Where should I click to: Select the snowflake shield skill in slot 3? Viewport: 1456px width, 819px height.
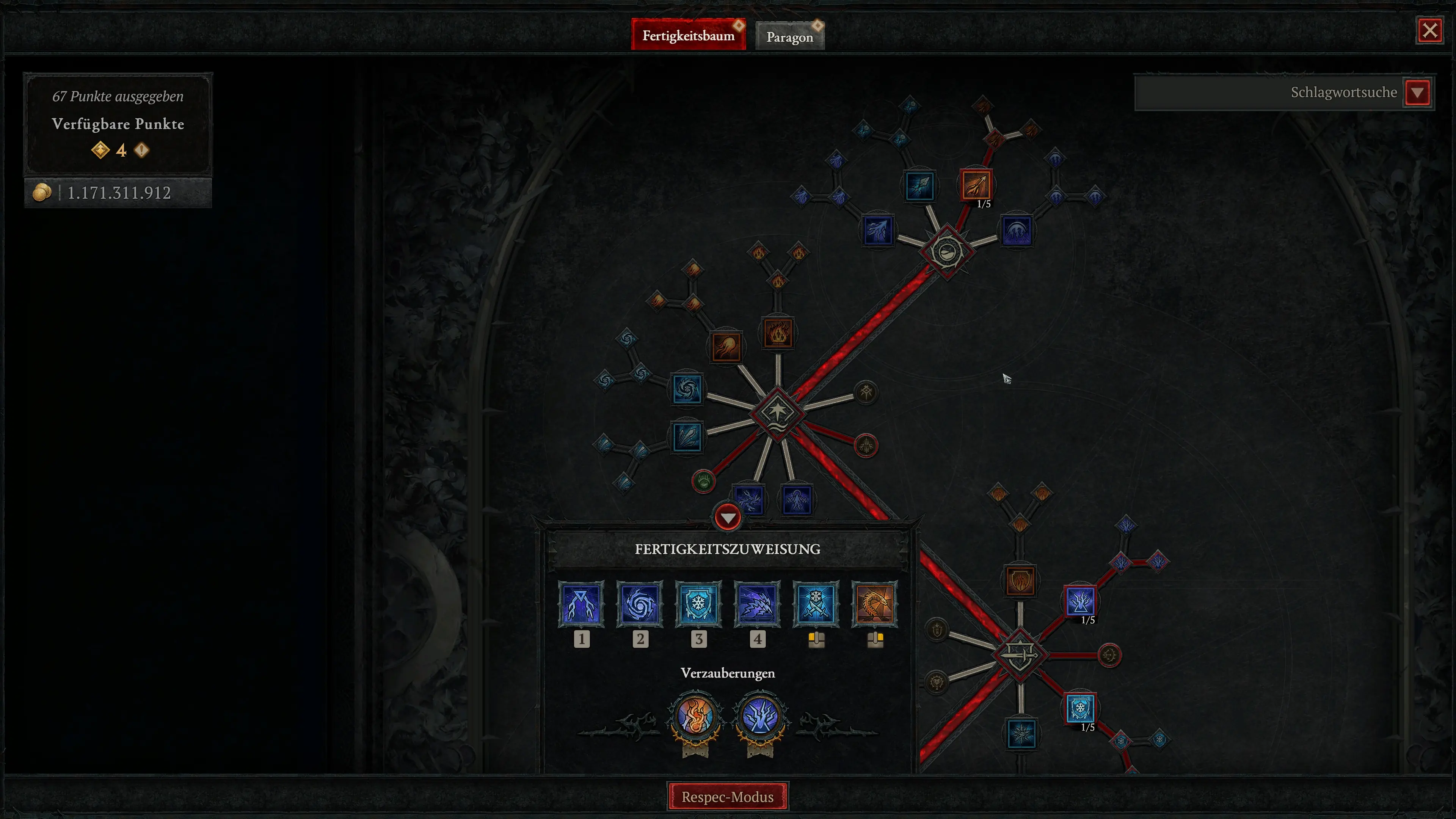[698, 604]
